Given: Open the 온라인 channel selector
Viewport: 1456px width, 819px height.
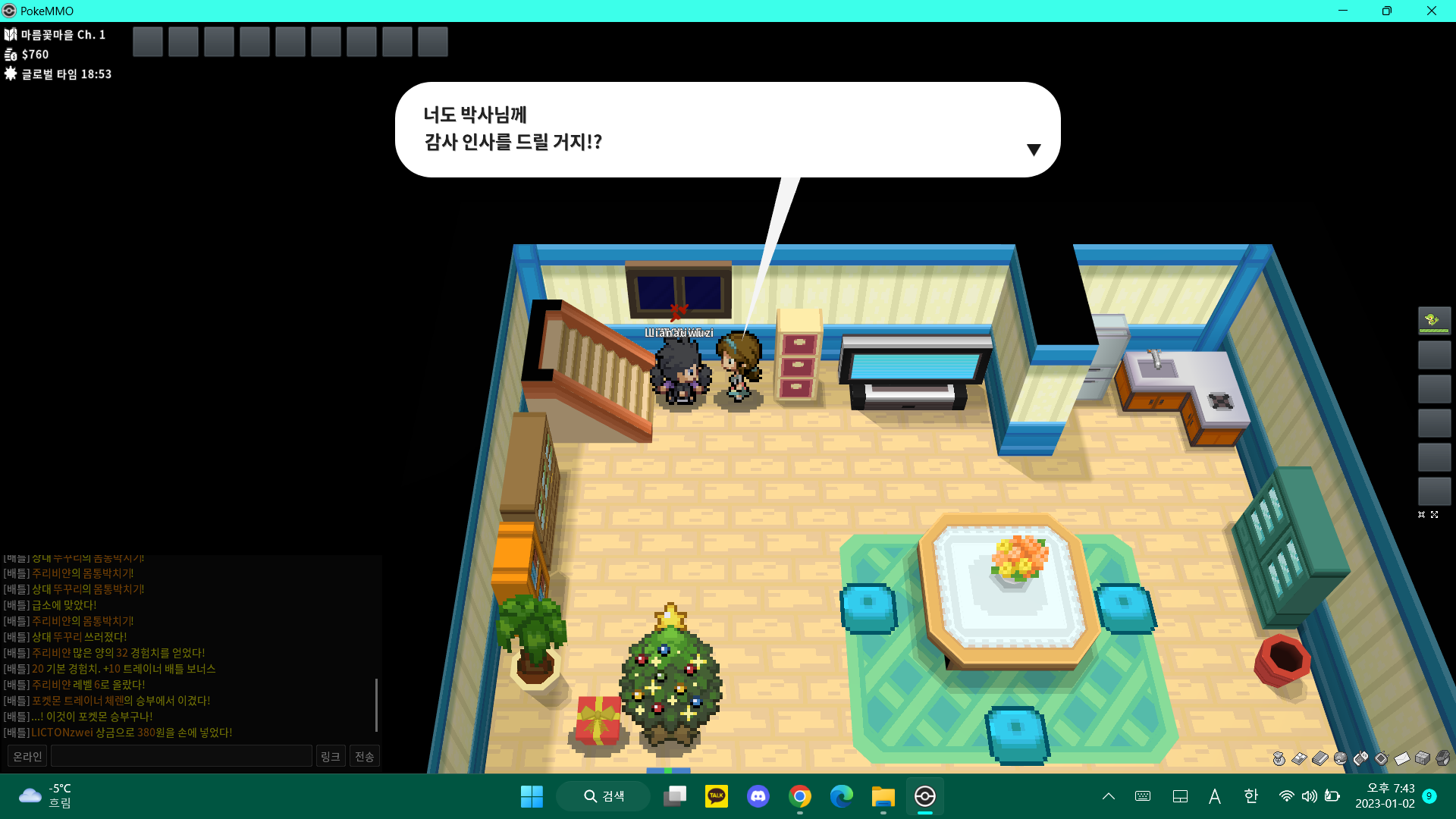Looking at the screenshot, I should click(x=27, y=756).
